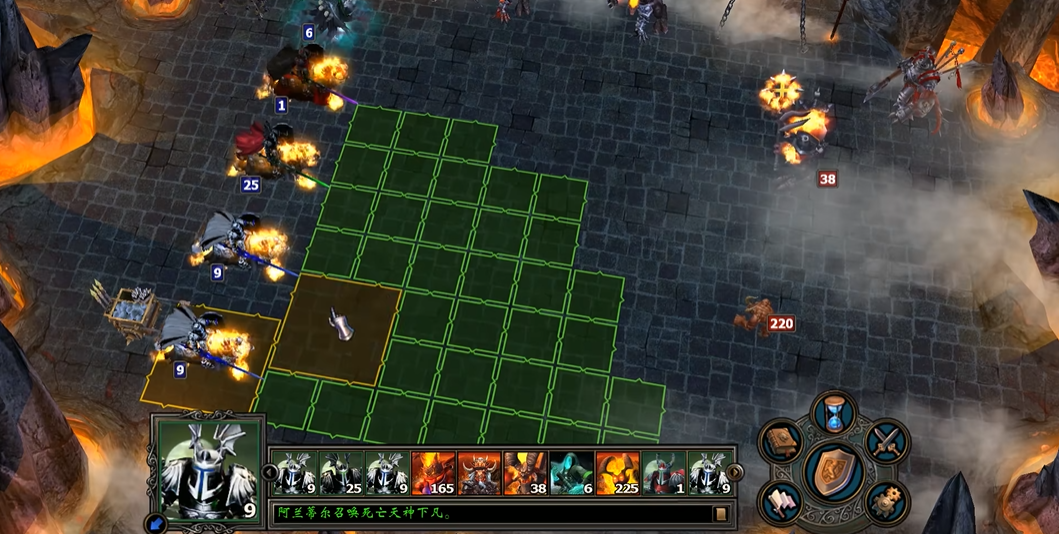Open combat options via the gears icon
Viewport: 1059px width, 534px height.
(886, 501)
